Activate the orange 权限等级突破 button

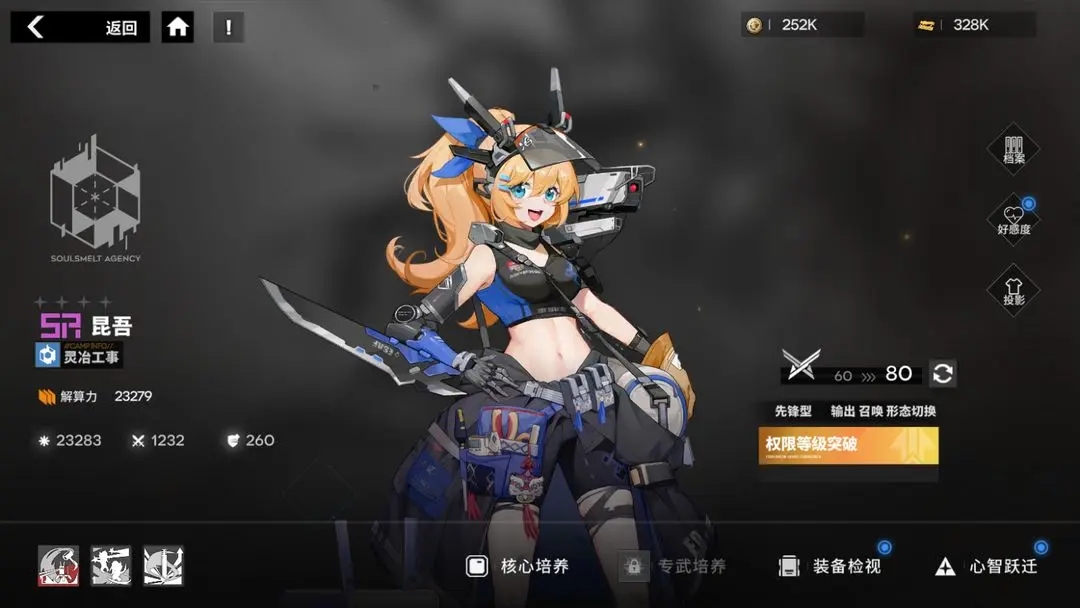(x=848, y=446)
